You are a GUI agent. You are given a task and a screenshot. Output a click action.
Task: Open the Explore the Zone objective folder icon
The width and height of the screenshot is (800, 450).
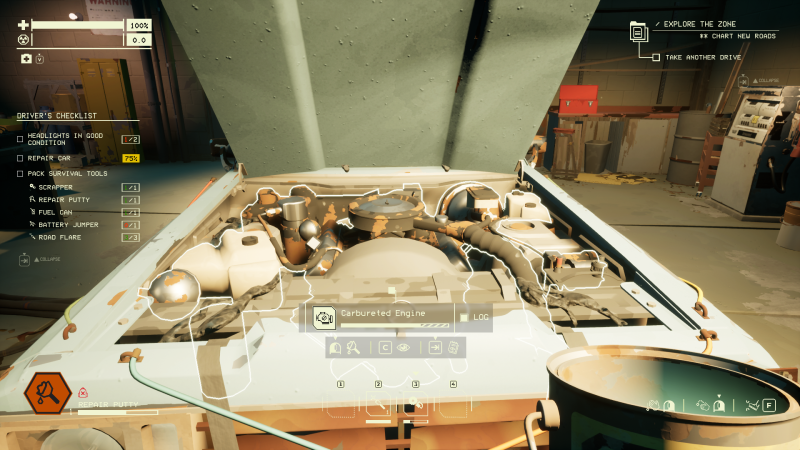click(639, 32)
